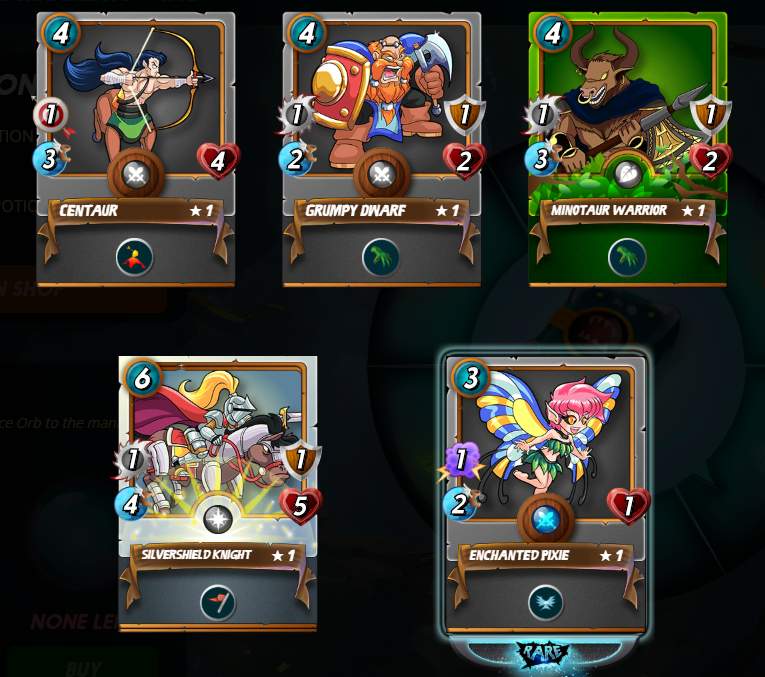Click the Enchanted Pixie's wings ability icon
The height and width of the screenshot is (677, 765).
pyautogui.click(x=545, y=602)
